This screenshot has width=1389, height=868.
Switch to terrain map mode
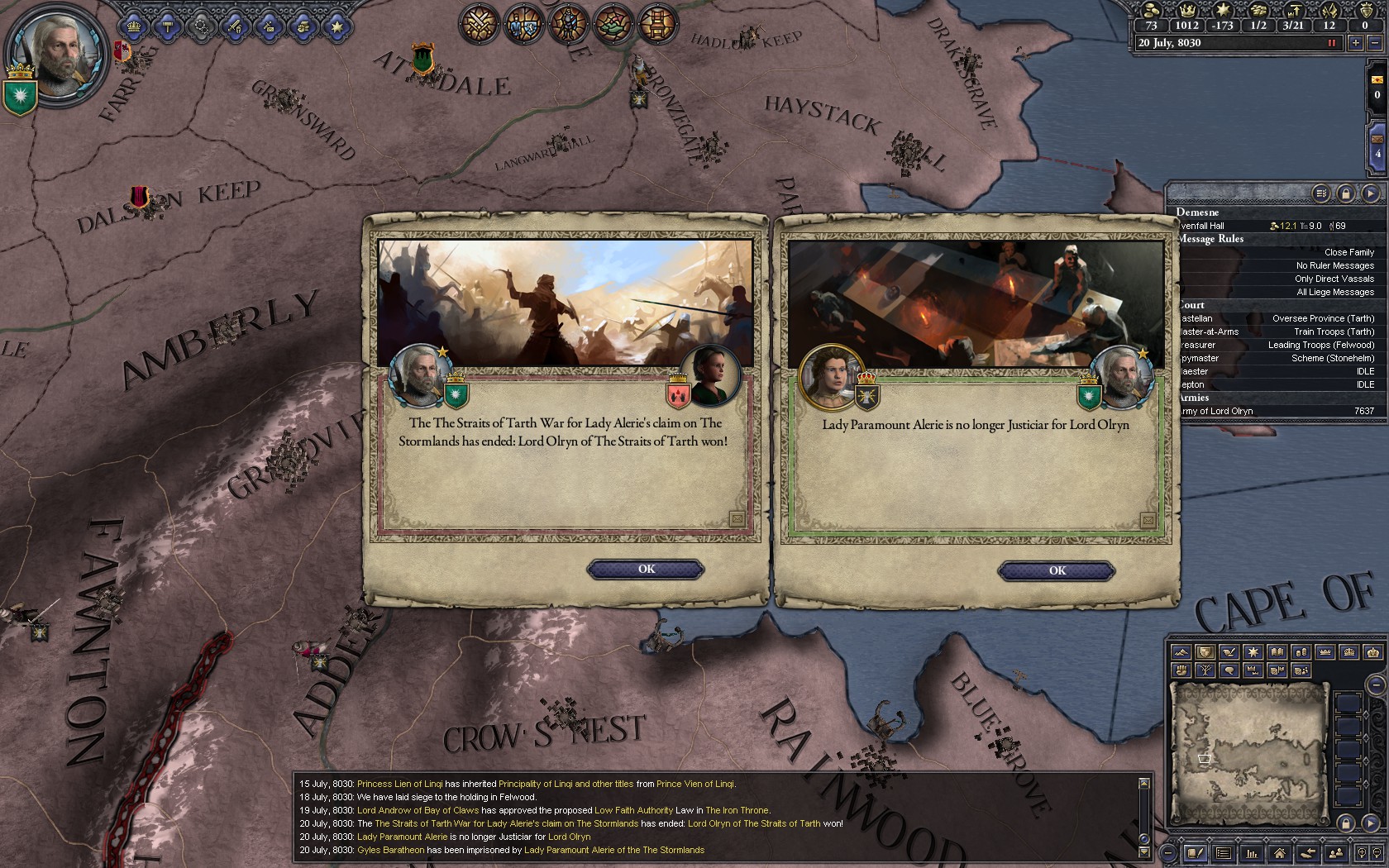pos(1181,652)
